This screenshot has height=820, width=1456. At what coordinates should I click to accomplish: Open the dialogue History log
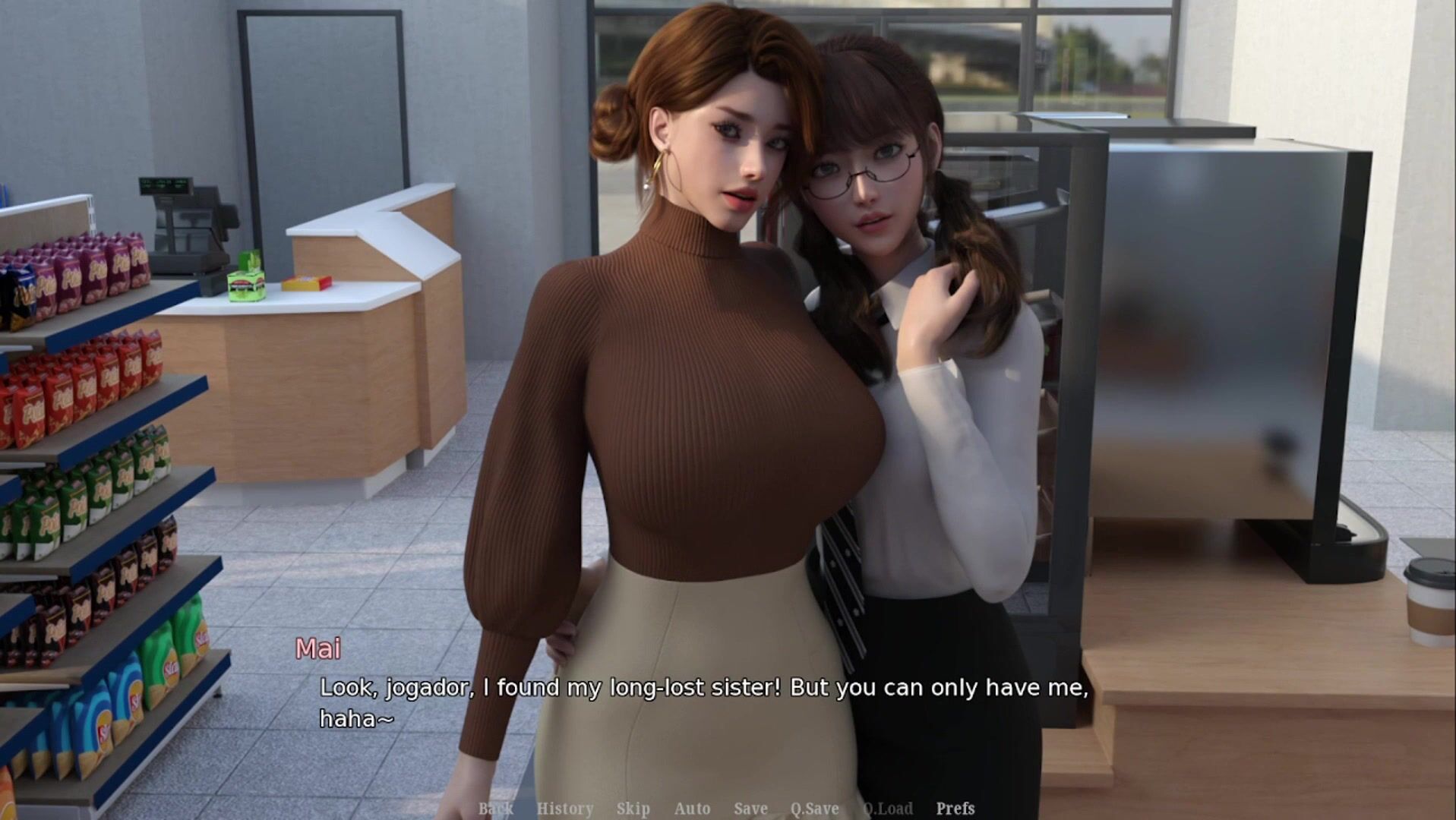click(x=564, y=809)
